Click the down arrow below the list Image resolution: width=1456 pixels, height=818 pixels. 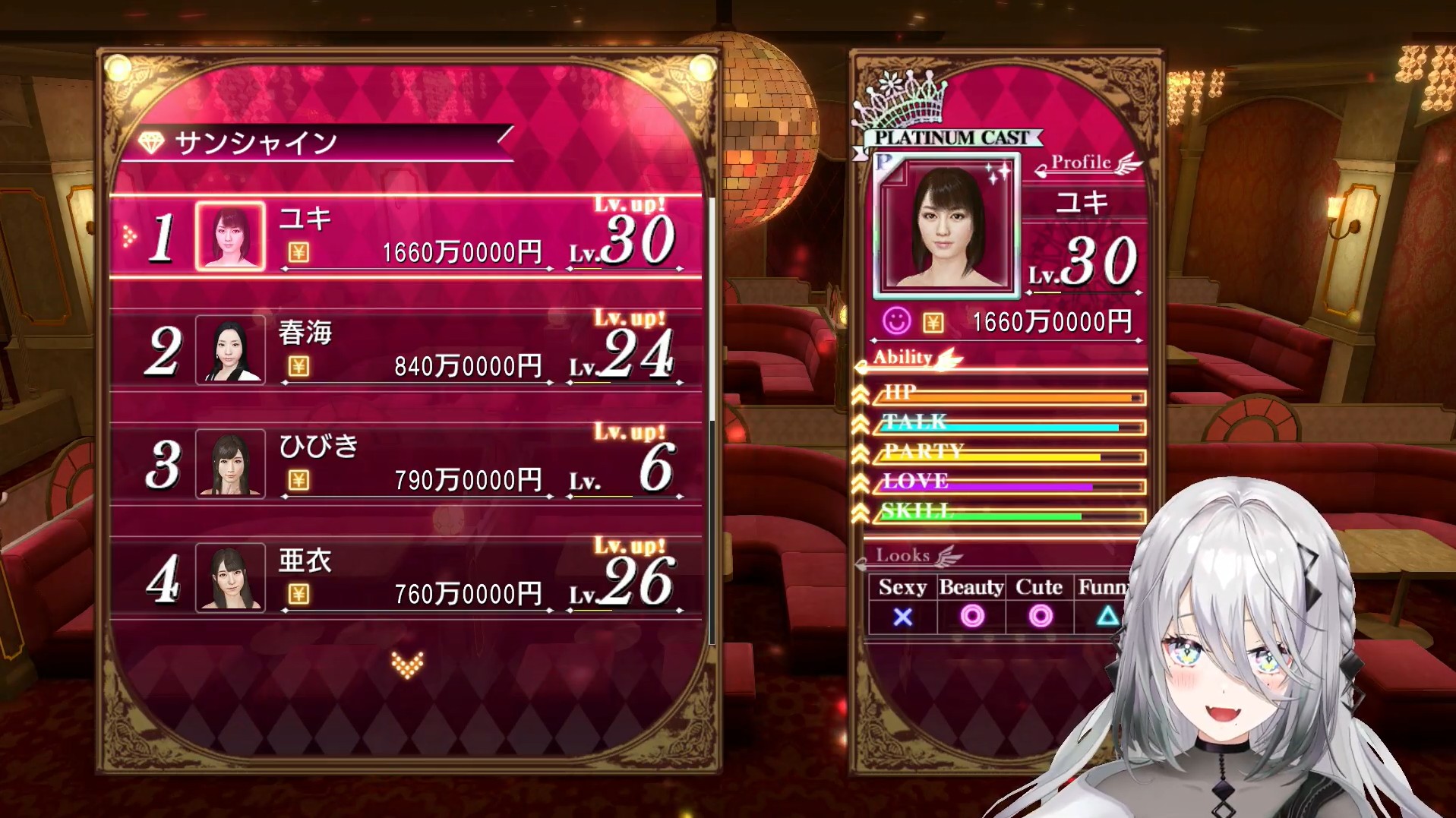[x=407, y=665]
